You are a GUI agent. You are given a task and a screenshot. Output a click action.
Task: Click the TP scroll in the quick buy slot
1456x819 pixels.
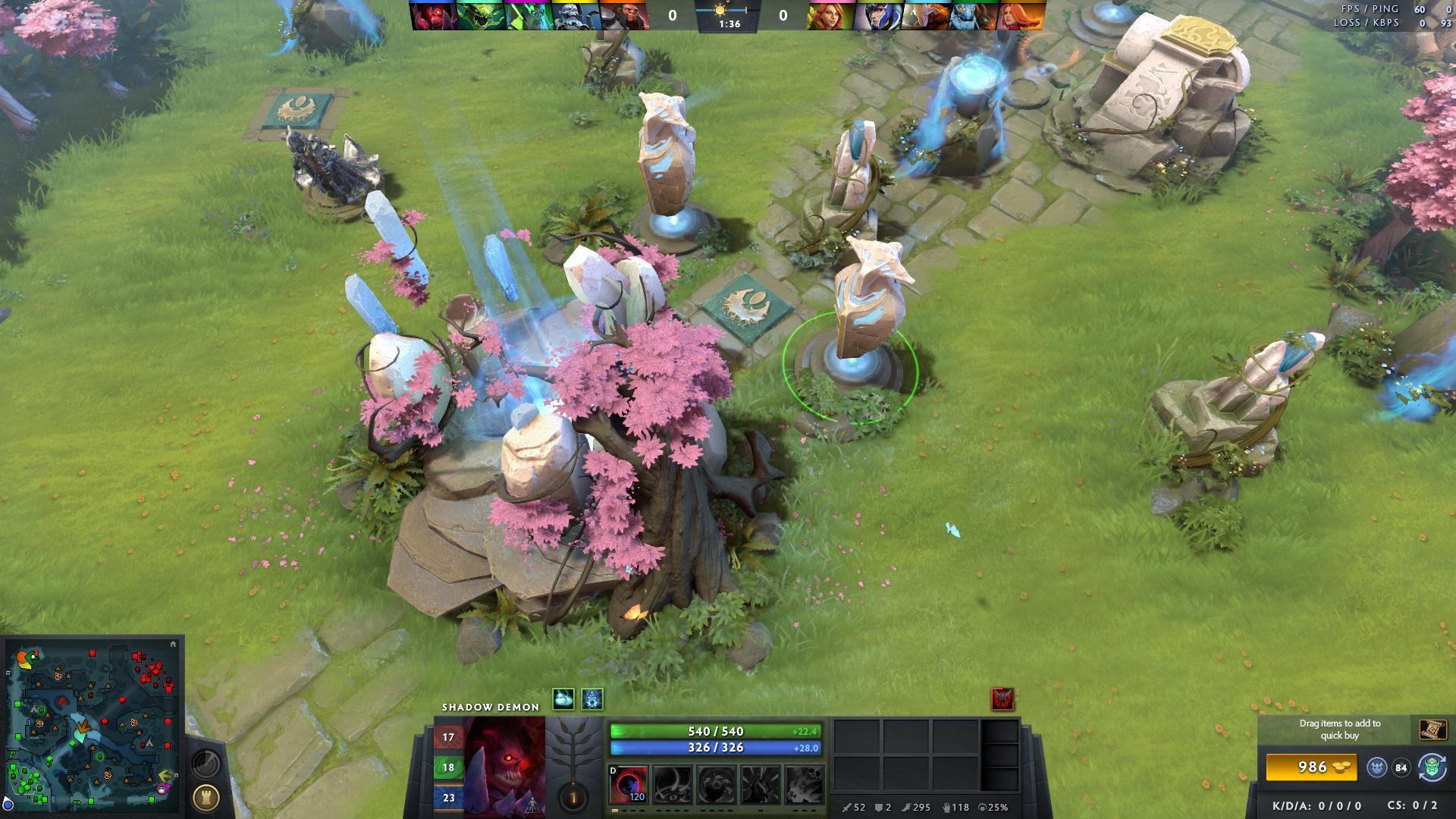point(1432,730)
